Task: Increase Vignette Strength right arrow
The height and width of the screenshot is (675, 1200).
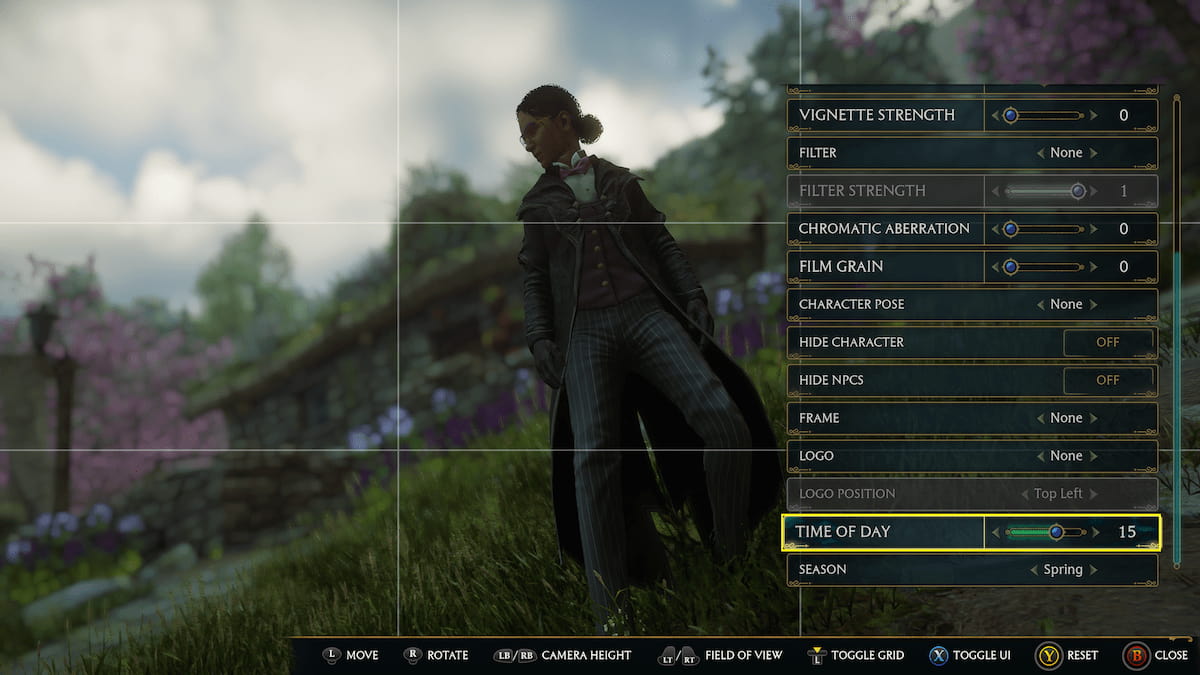Action: (1094, 115)
